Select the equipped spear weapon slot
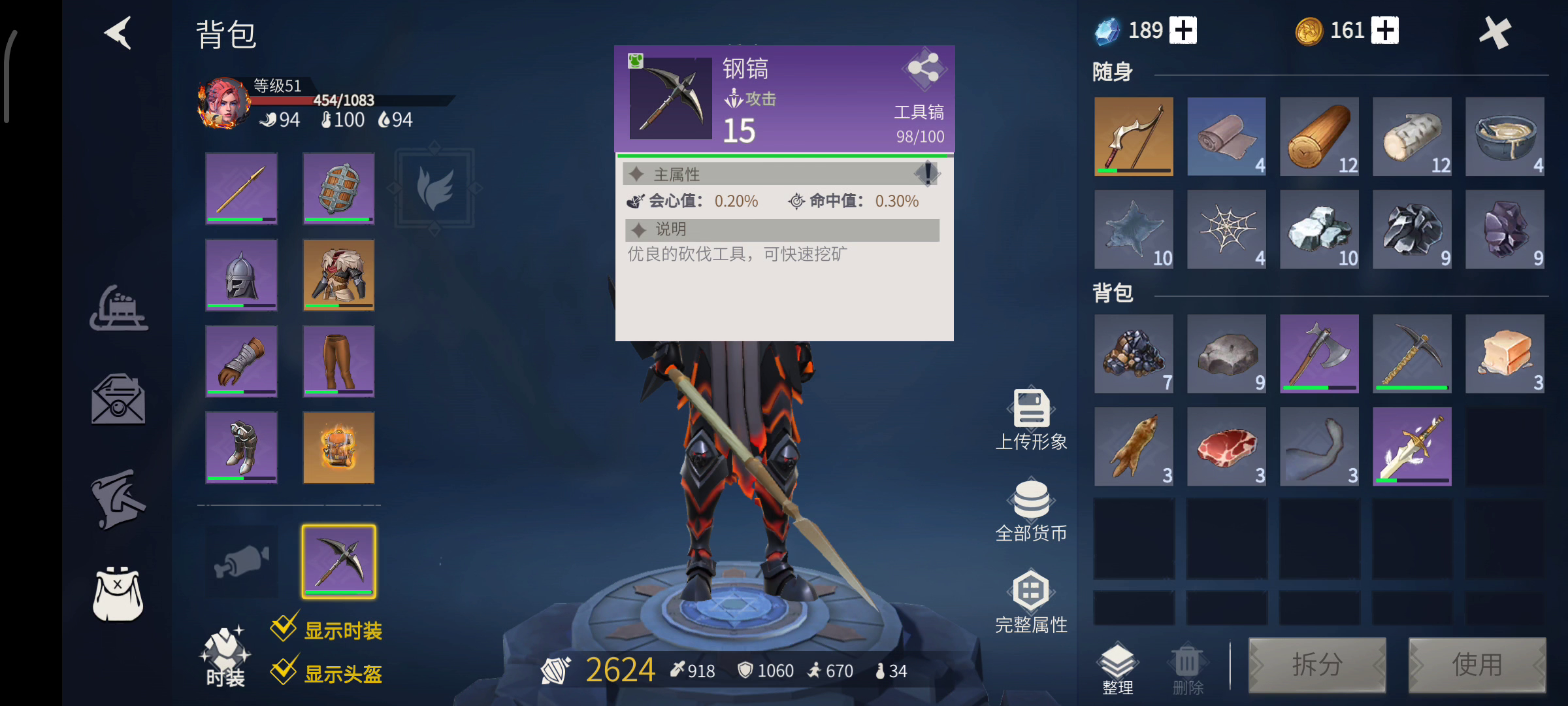 click(x=242, y=189)
